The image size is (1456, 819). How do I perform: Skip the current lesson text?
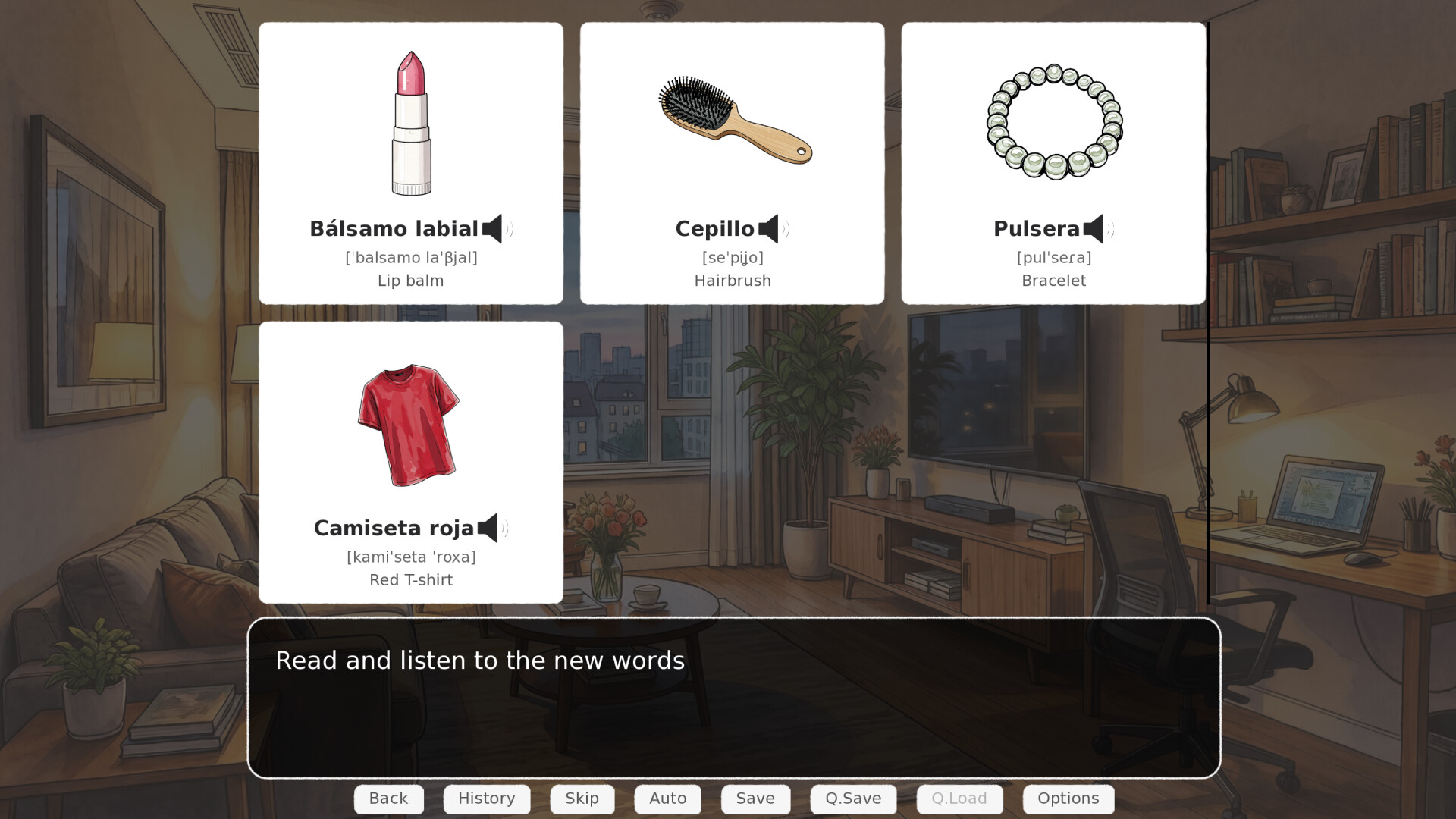[x=582, y=799]
